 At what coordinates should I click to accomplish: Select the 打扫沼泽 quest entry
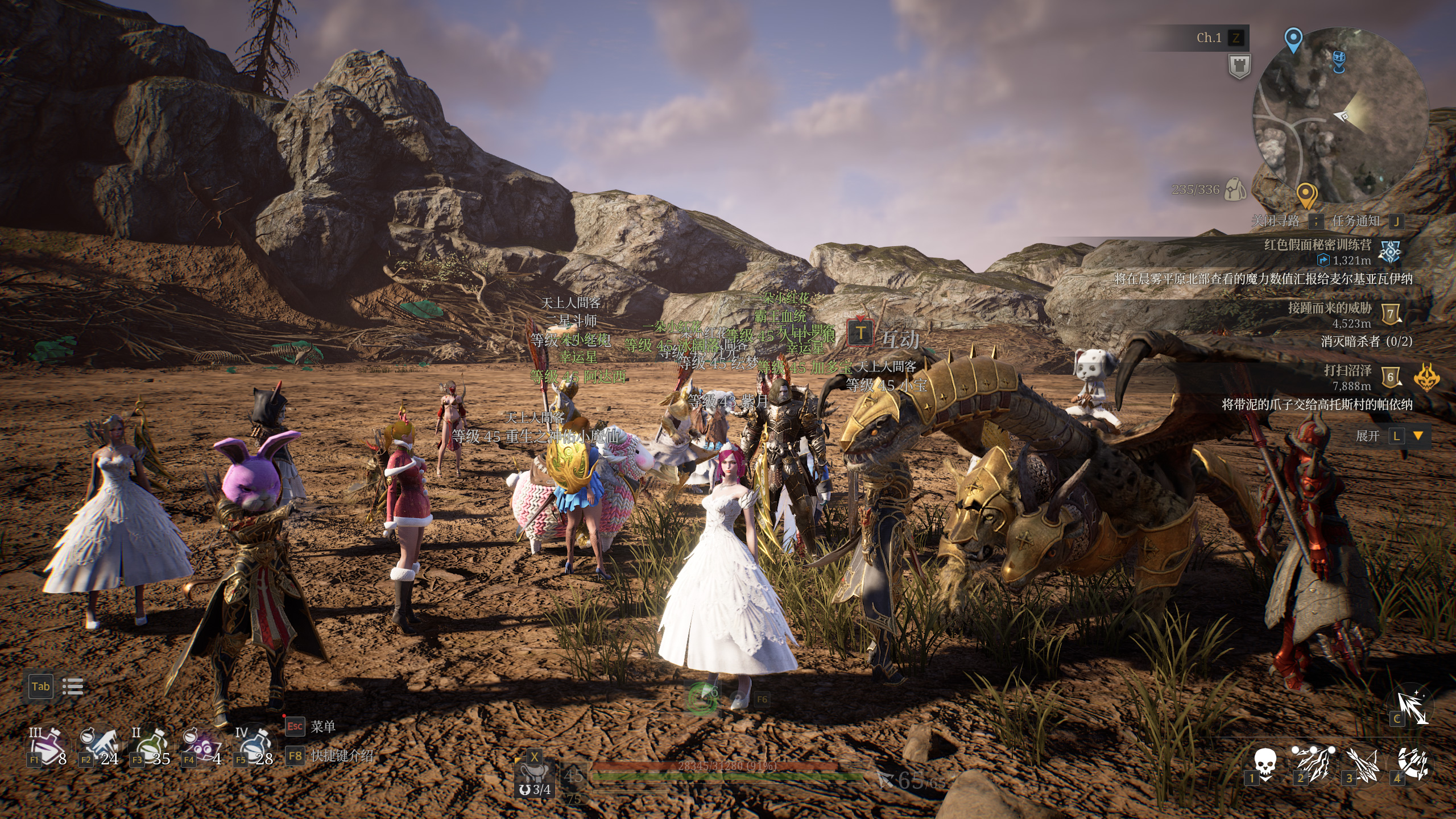[x=1347, y=371]
